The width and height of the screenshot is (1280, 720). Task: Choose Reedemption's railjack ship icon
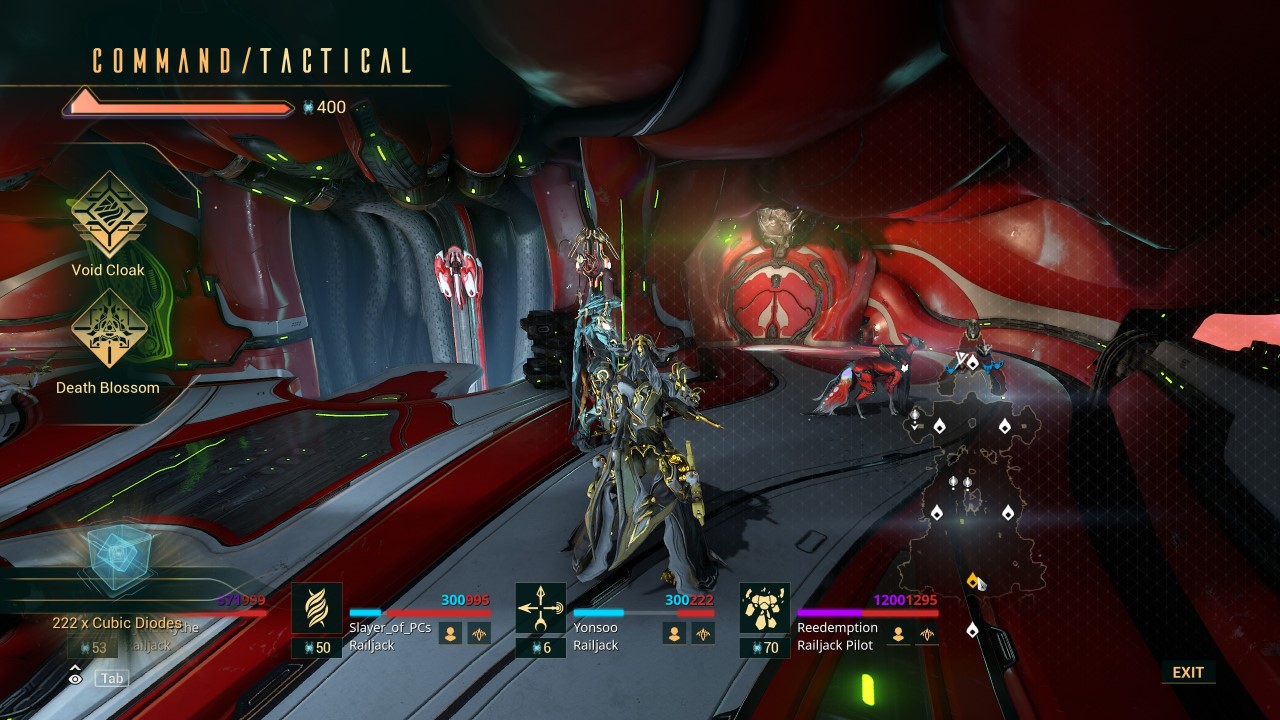coord(927,634)
